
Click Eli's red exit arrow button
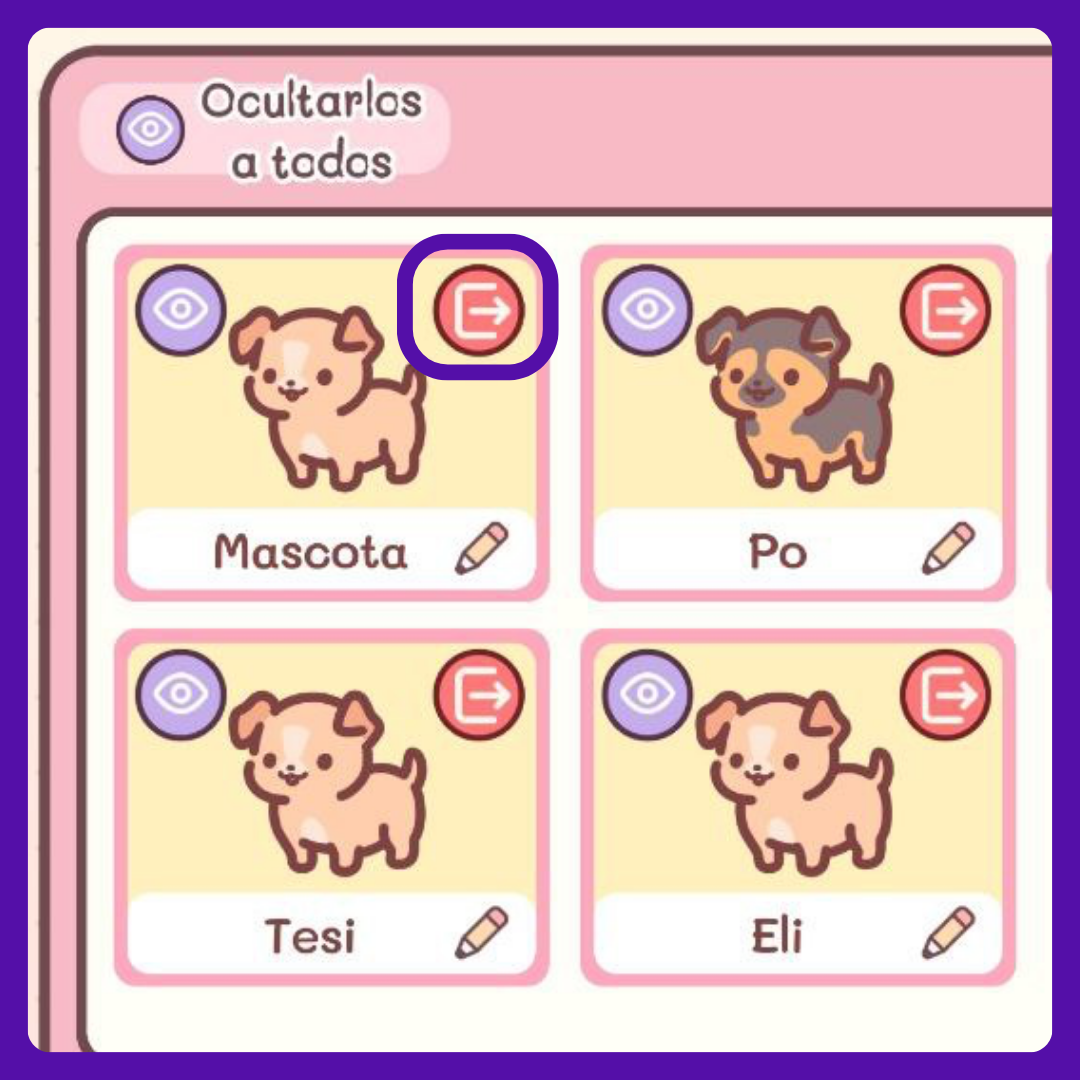tap(945, 694)
